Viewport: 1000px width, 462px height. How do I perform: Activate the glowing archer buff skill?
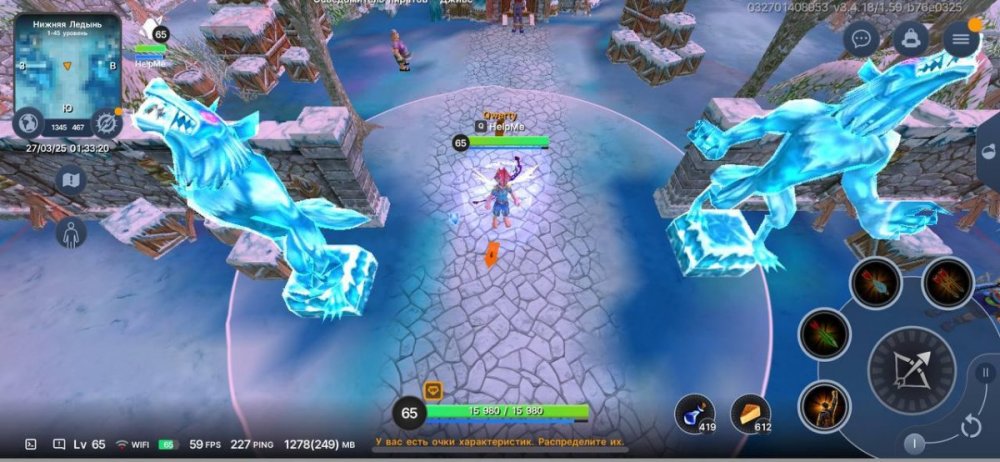825,406
